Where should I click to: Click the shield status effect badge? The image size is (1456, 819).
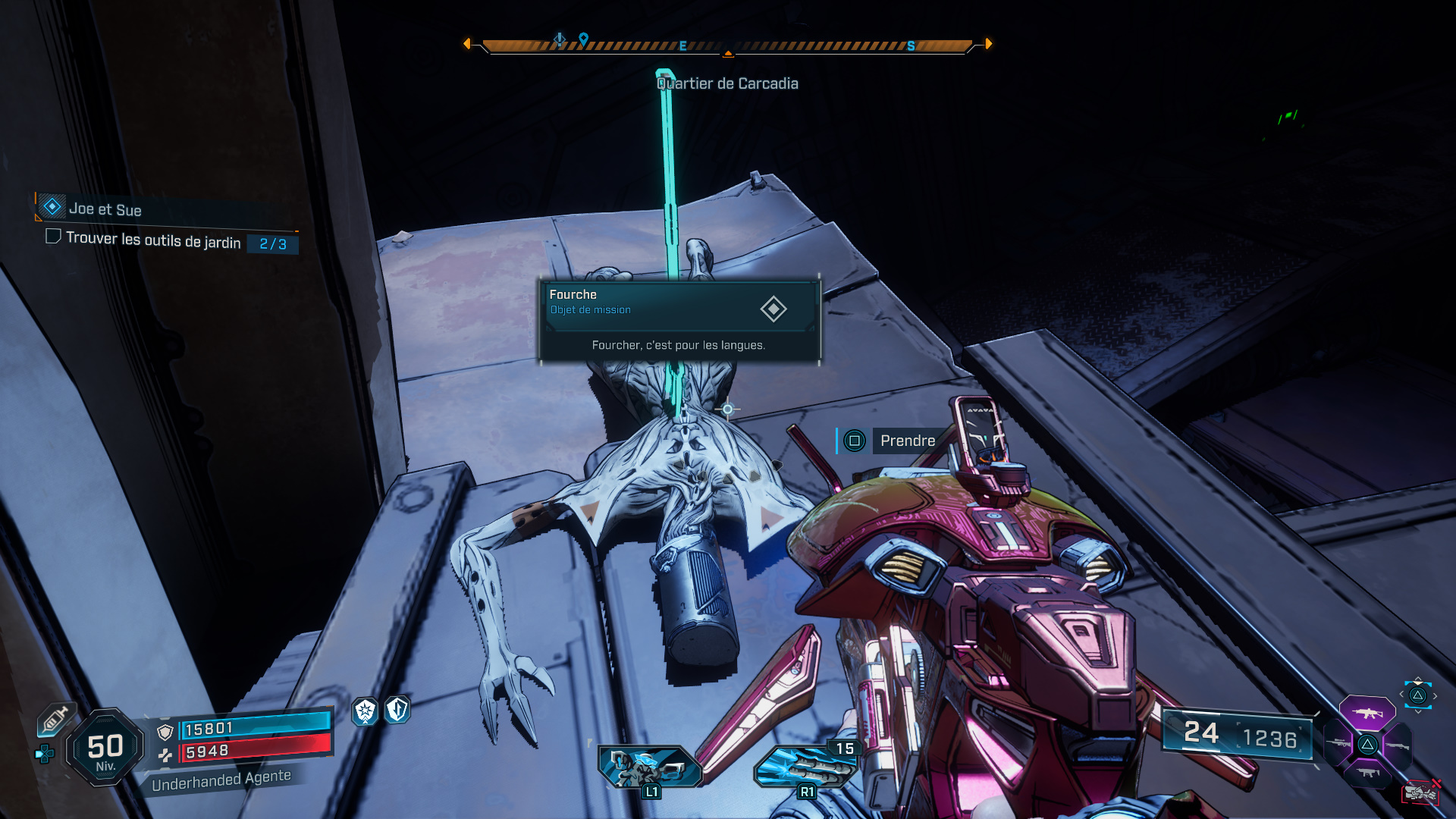394,713
